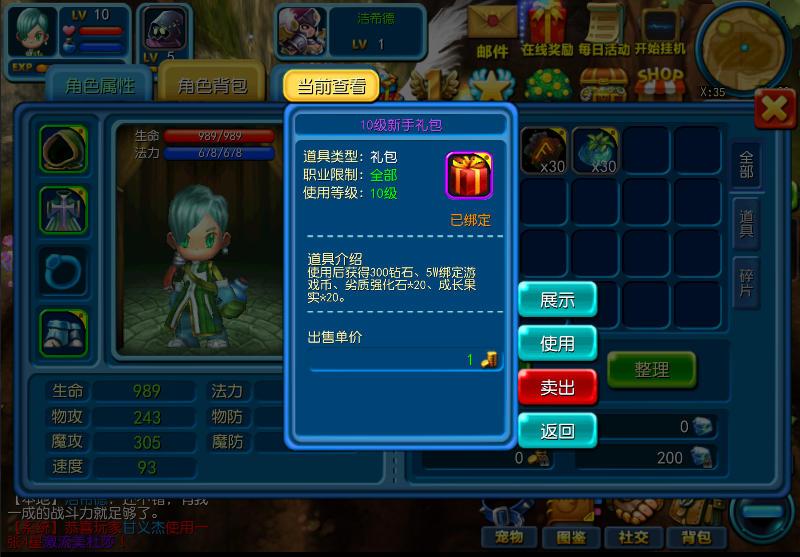This screenshot has height=557, width=800.
Task: Go back with the 返回 button
Action: coord(557,431)
